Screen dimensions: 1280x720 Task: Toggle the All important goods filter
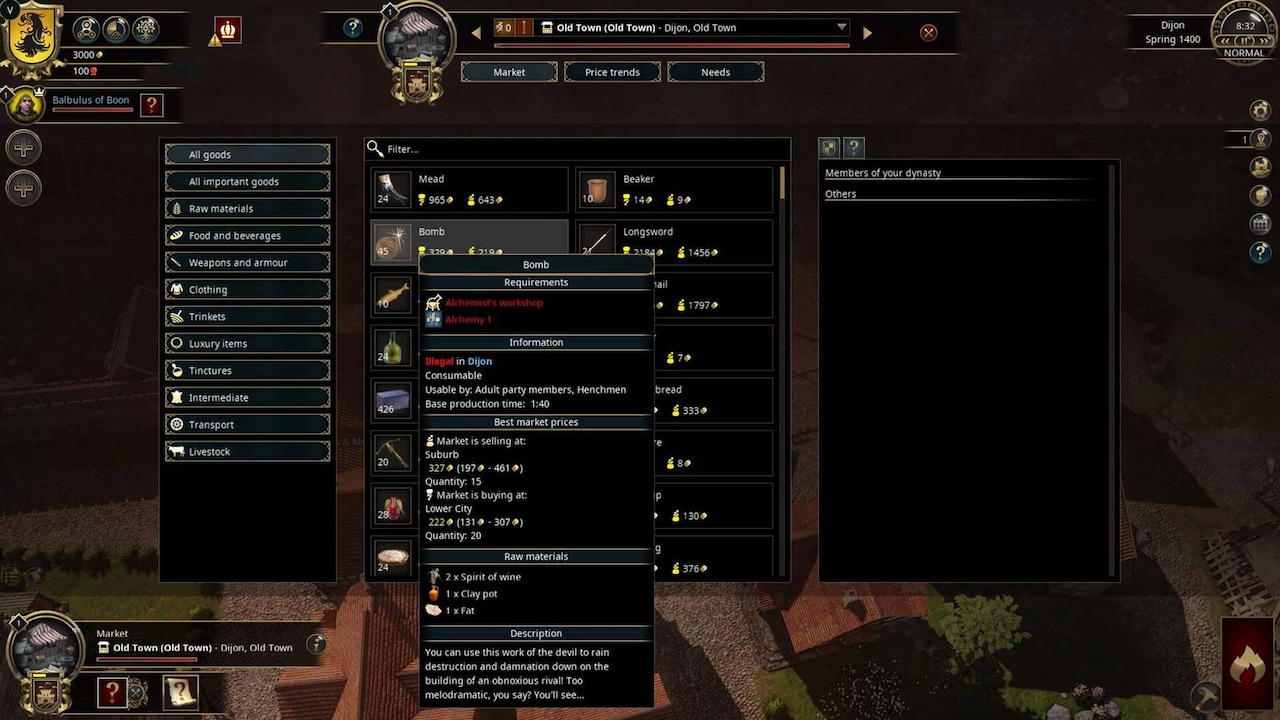[247, 181]
